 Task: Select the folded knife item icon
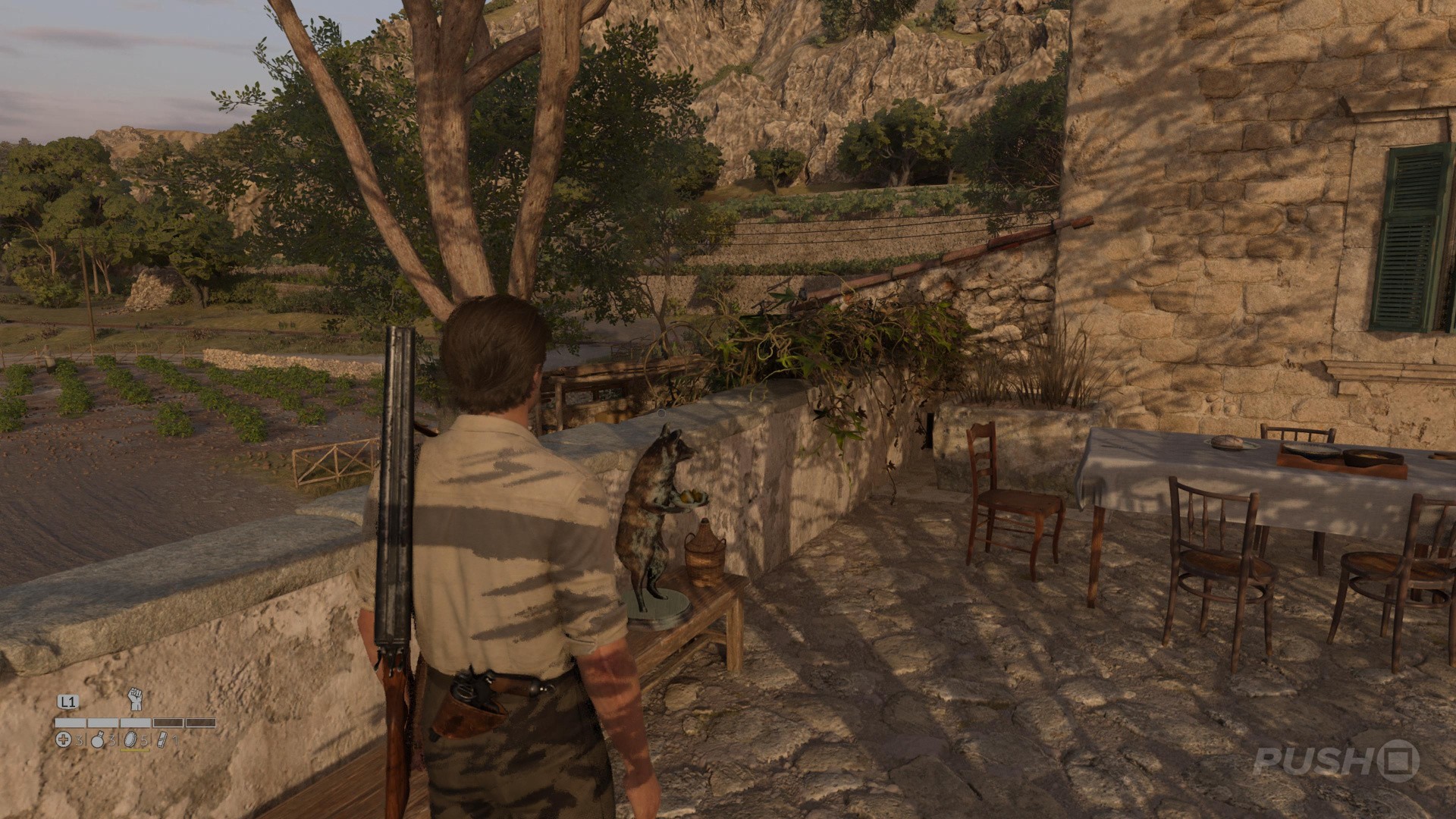click(162, 740)
